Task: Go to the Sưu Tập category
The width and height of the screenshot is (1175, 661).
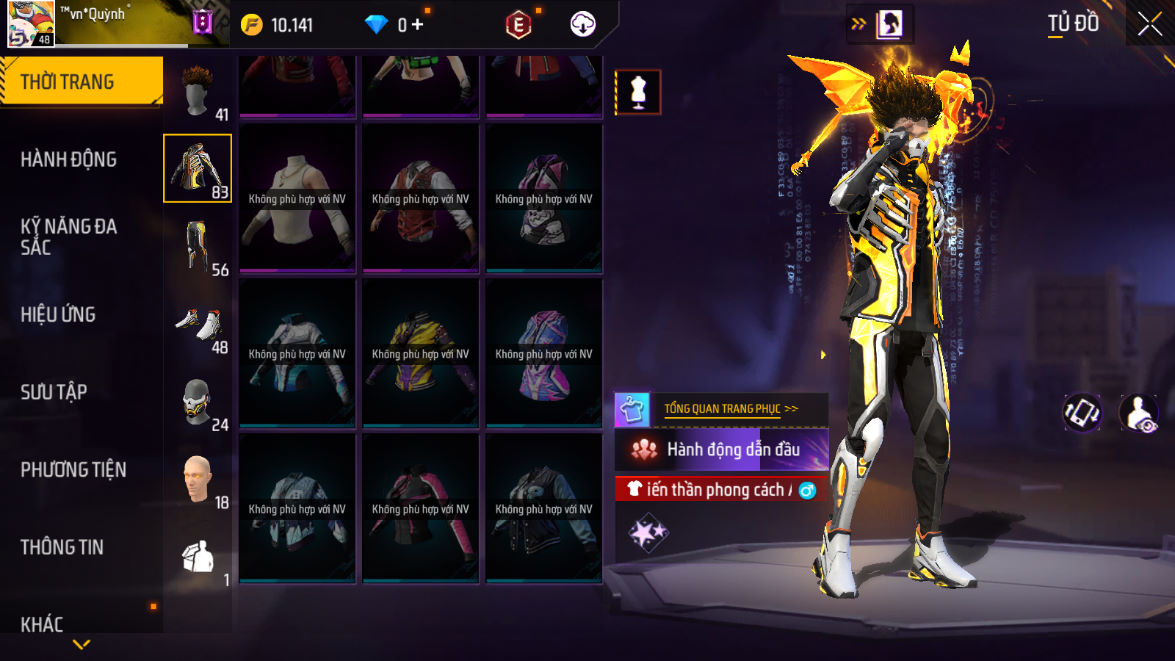Action: pyautogui.click(x=54, y=392)
